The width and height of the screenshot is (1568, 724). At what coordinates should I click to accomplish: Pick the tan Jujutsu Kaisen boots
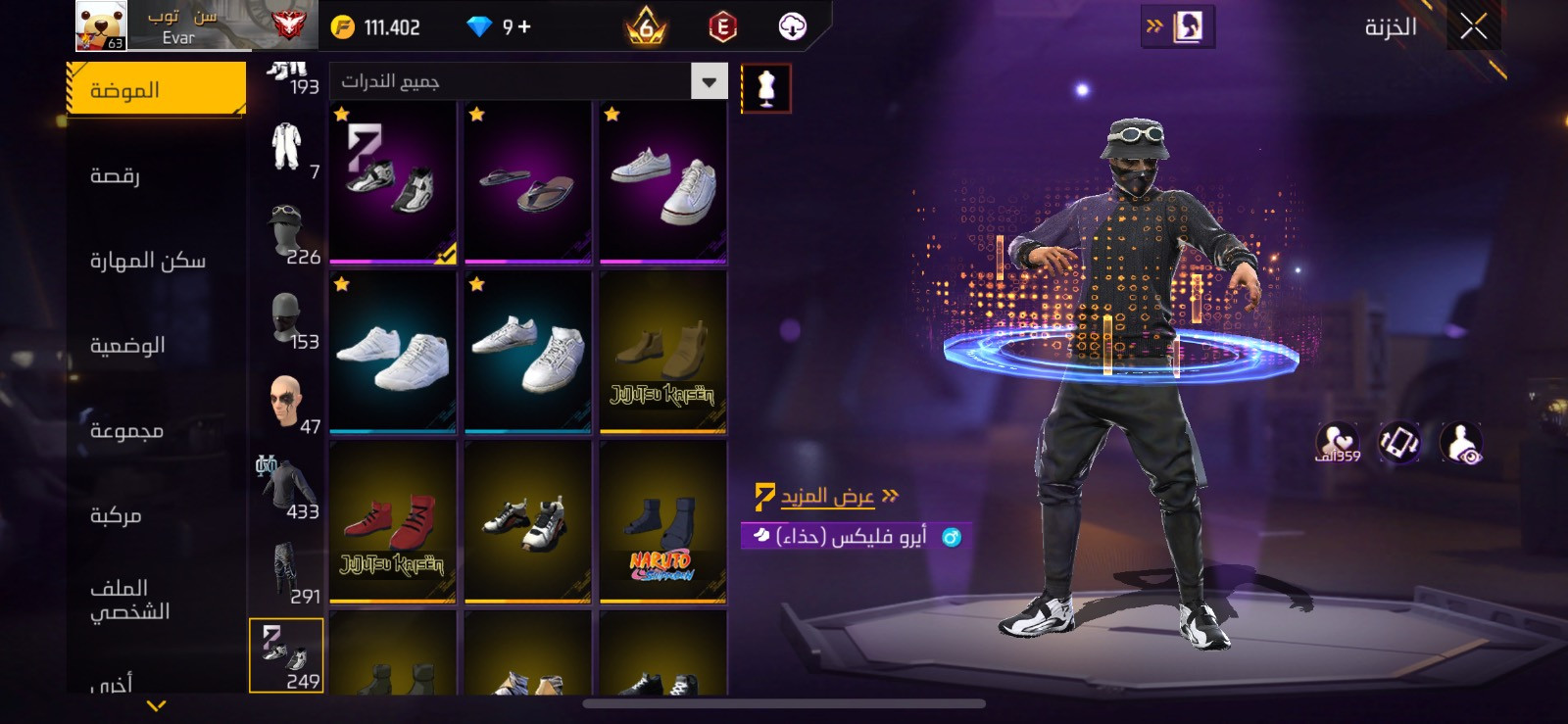pyautogui.click(x=663, y=353)
